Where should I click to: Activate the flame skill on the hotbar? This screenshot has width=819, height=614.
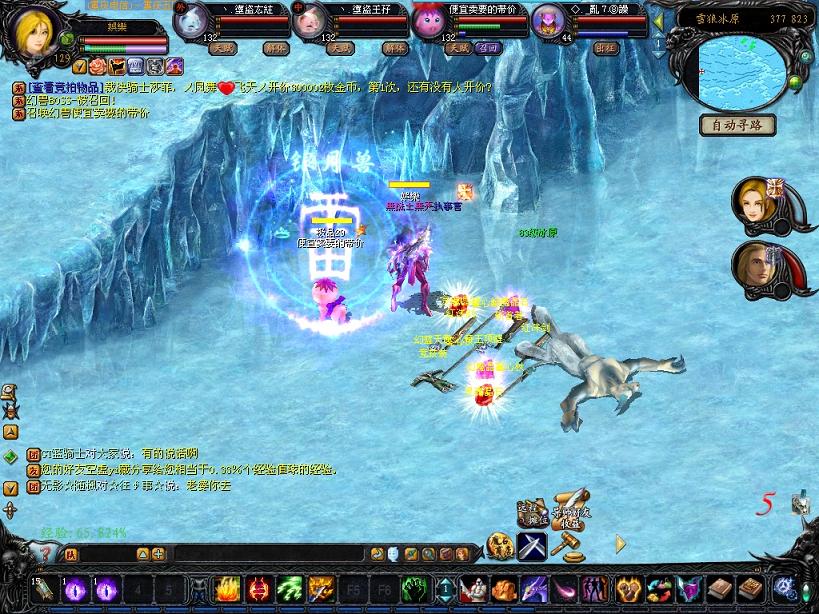pos(227,589)
